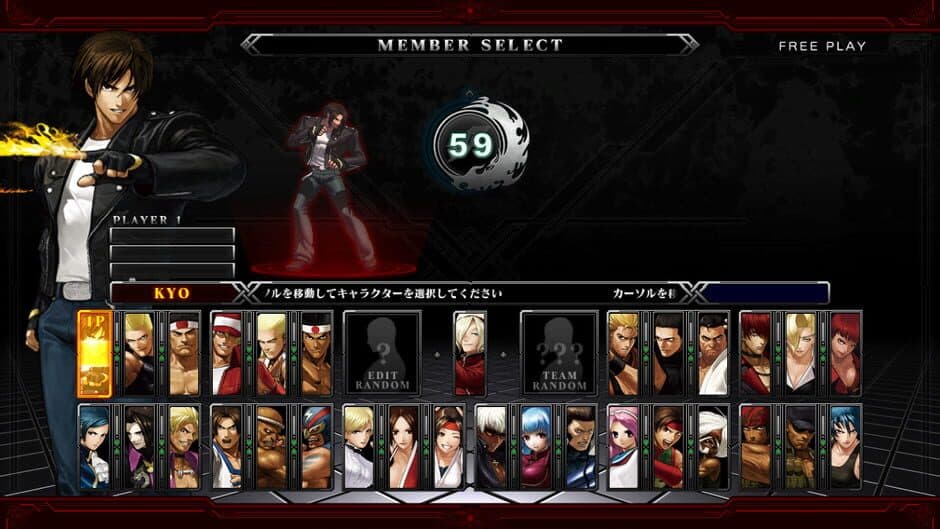Select Benimaru's portrait

click(x=139, y=353)
